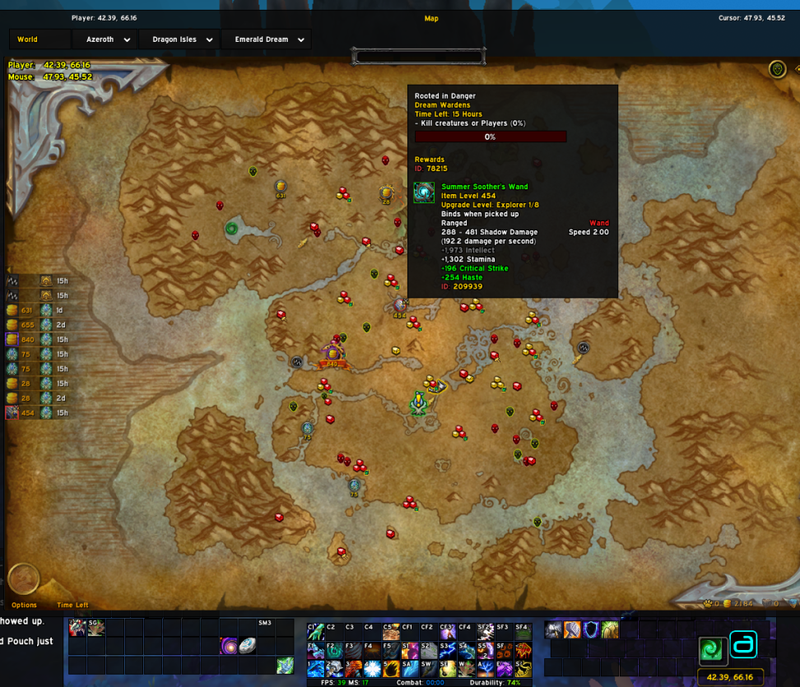
Task: Click the round coin portrait button above Options
Action: click(x=23, y=579)
